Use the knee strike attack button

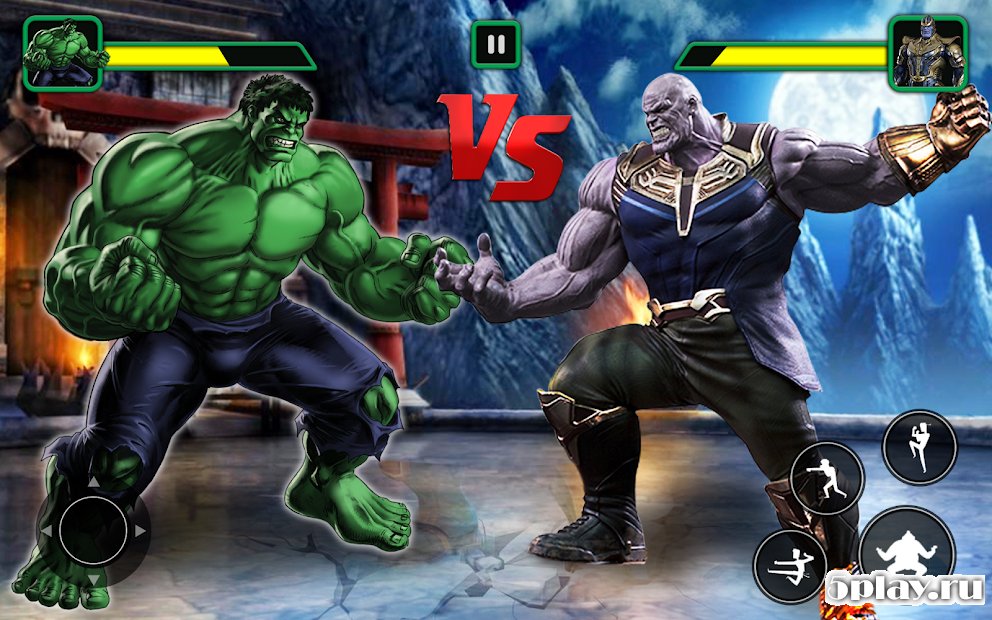[x=919, y=447]
